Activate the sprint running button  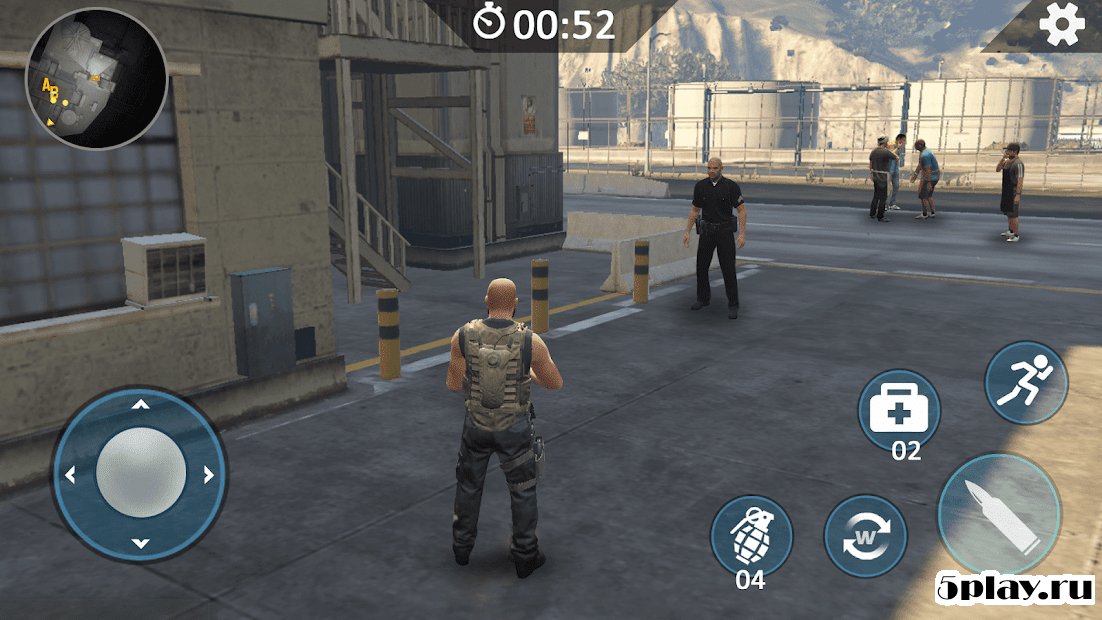click(x=1025, y=382)
